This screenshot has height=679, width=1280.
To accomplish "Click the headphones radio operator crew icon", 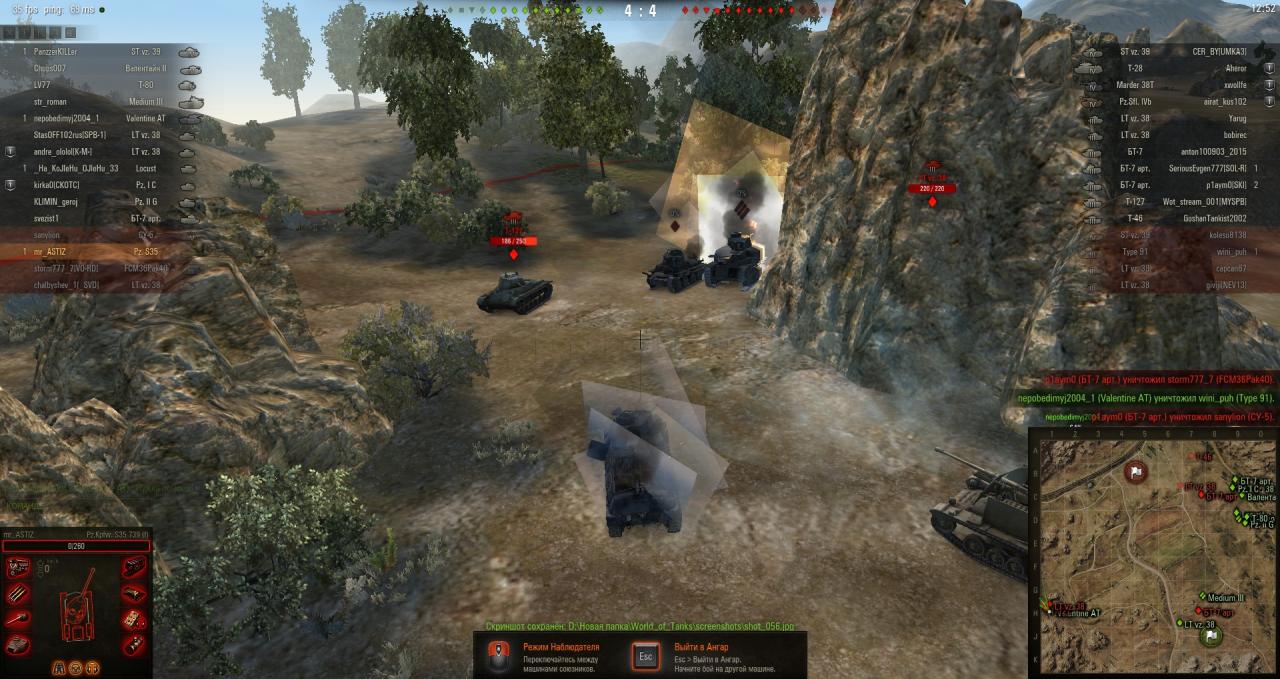I will click(x=93, y=667).
